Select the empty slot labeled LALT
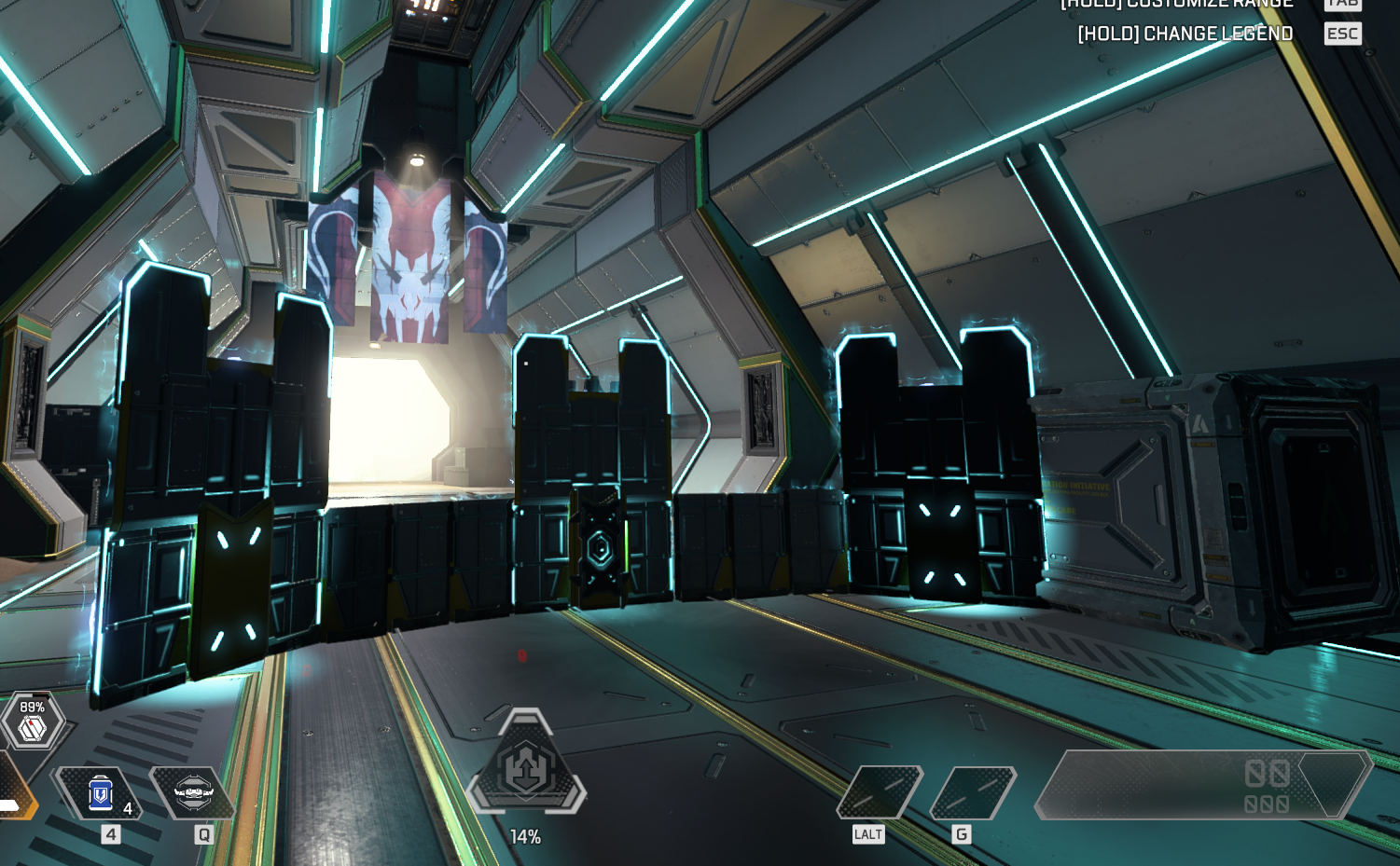This screenshot has height=866, width=1400. 879,792
